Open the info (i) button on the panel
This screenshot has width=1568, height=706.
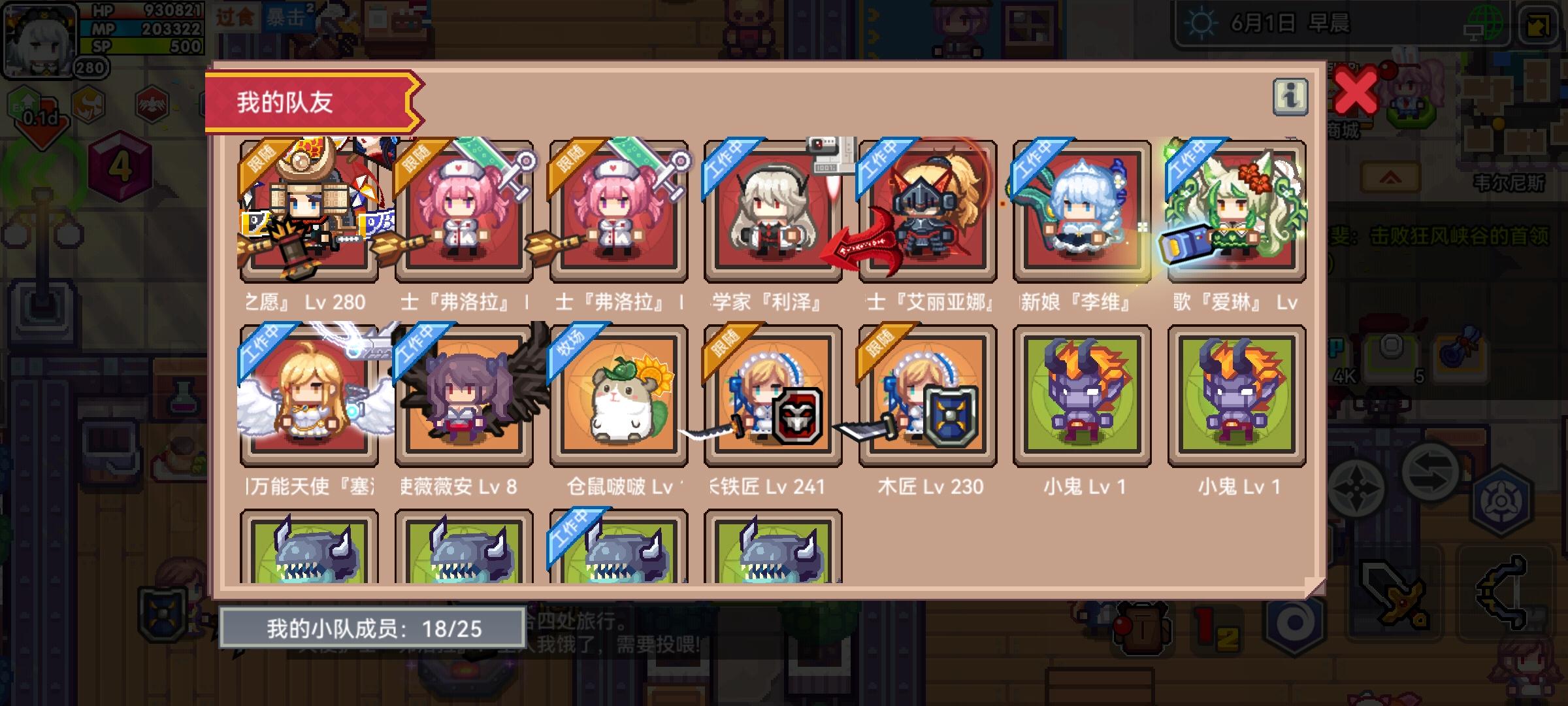[1289, 95]
